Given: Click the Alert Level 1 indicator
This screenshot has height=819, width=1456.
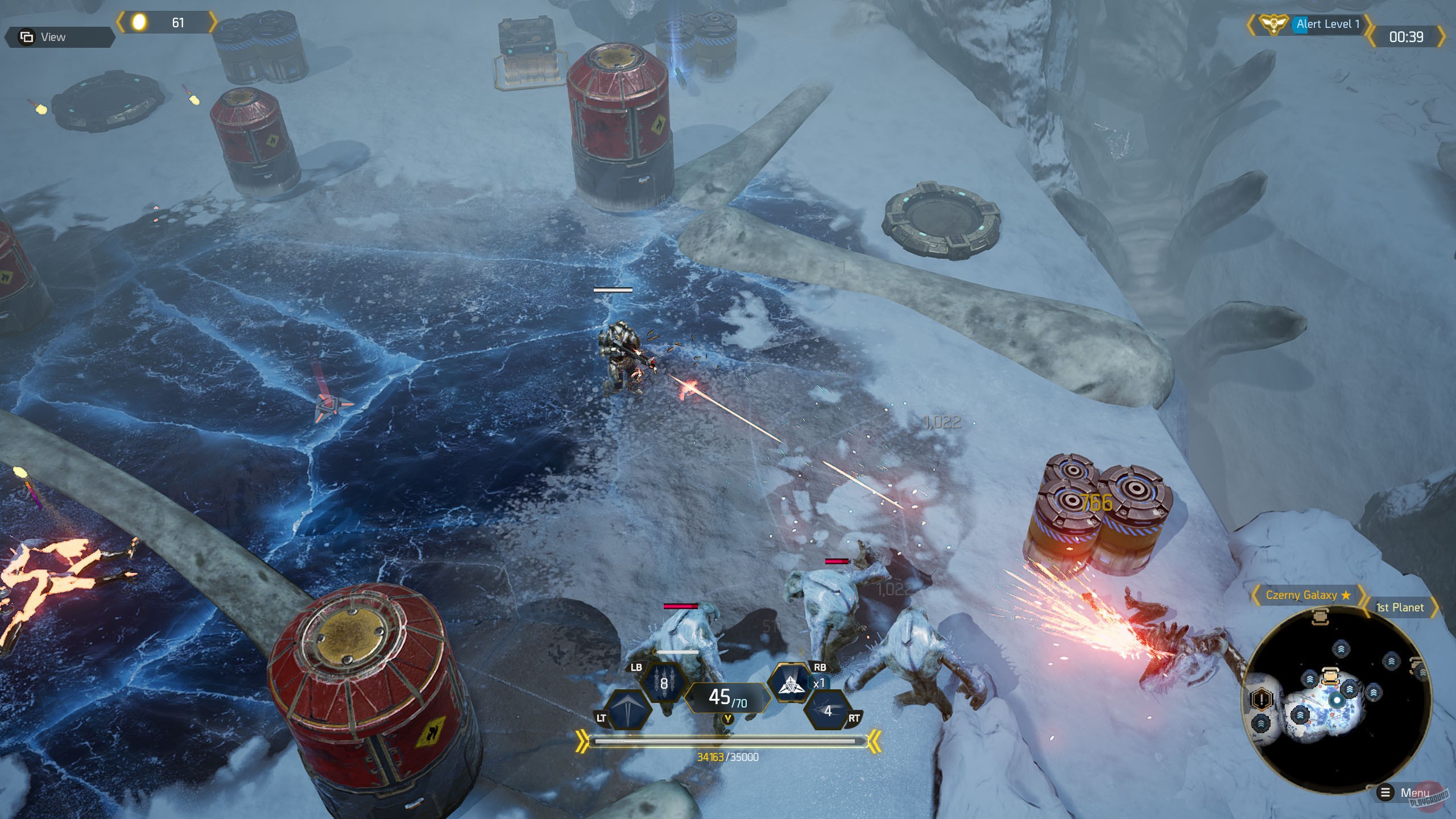Looking at the screenshot, I should point(1327,24).
